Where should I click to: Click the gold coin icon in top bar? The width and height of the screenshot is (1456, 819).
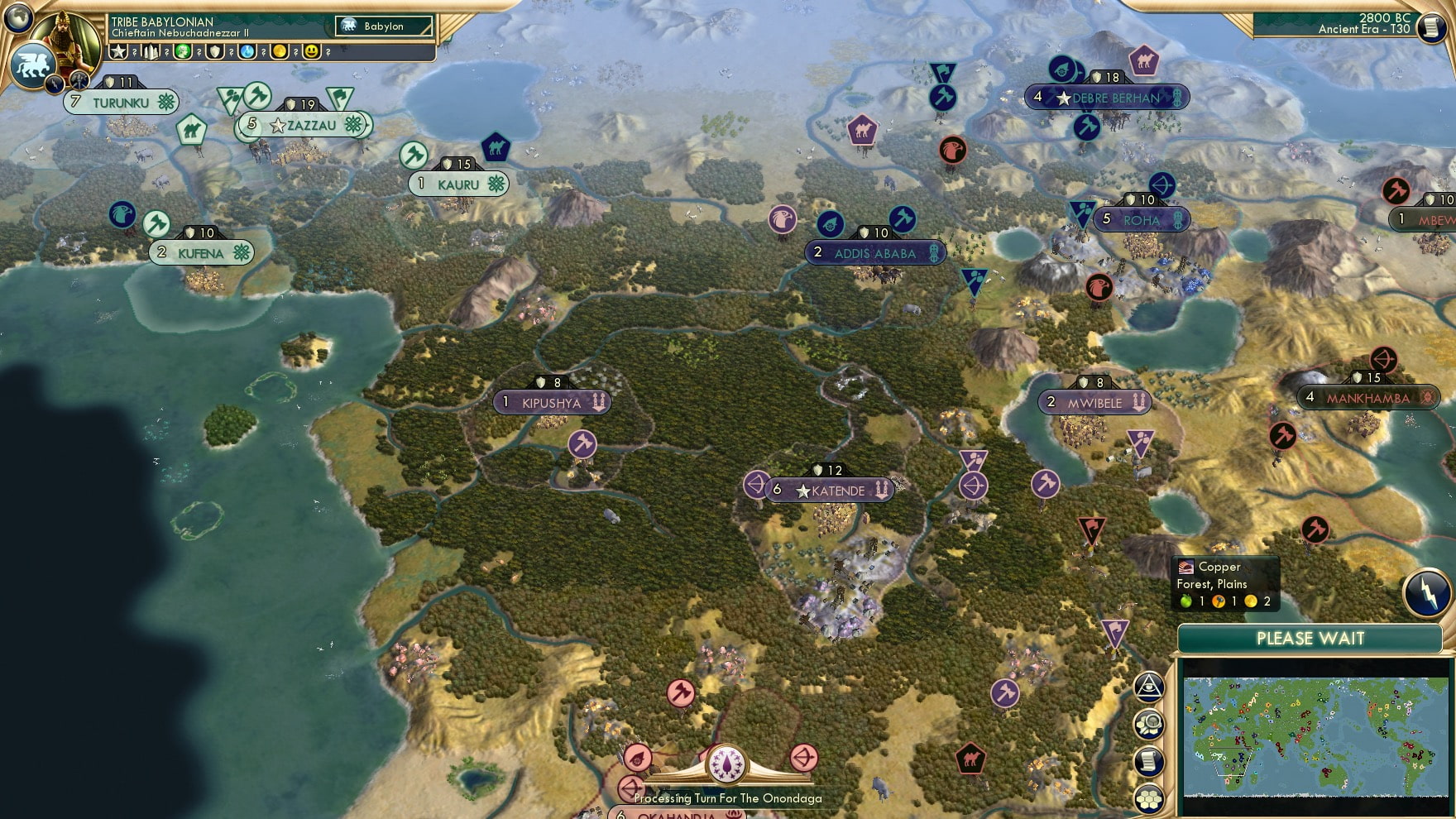point(280,52)
